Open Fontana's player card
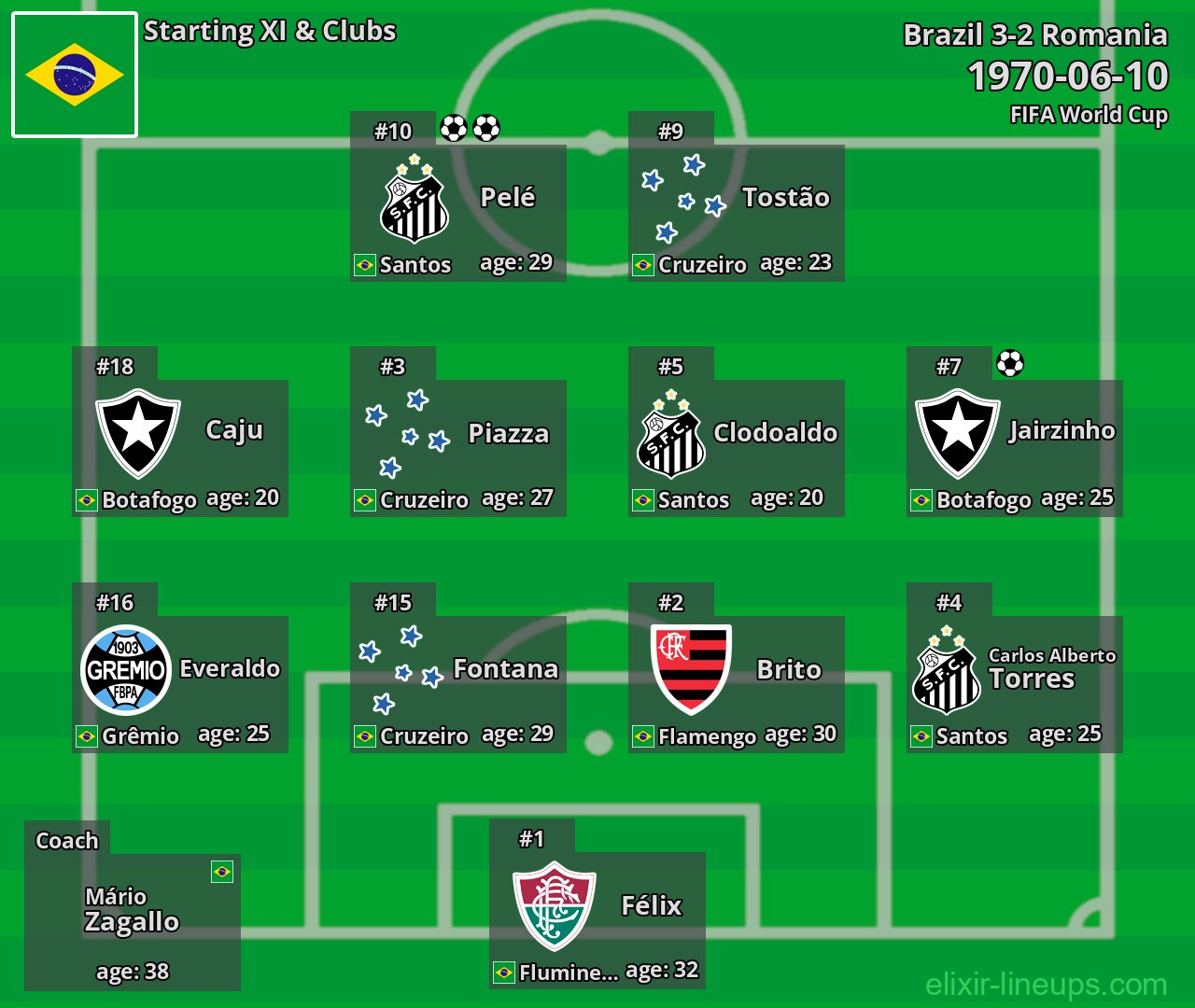This screenshot has width=1195, height=1008. (x=458, y=684)
